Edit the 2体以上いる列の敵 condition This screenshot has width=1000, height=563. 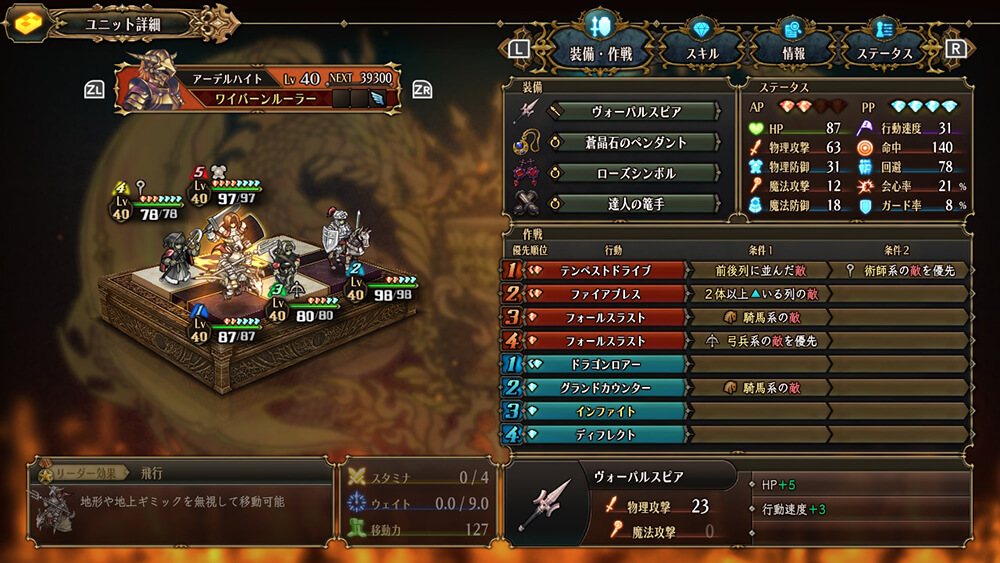758,294
